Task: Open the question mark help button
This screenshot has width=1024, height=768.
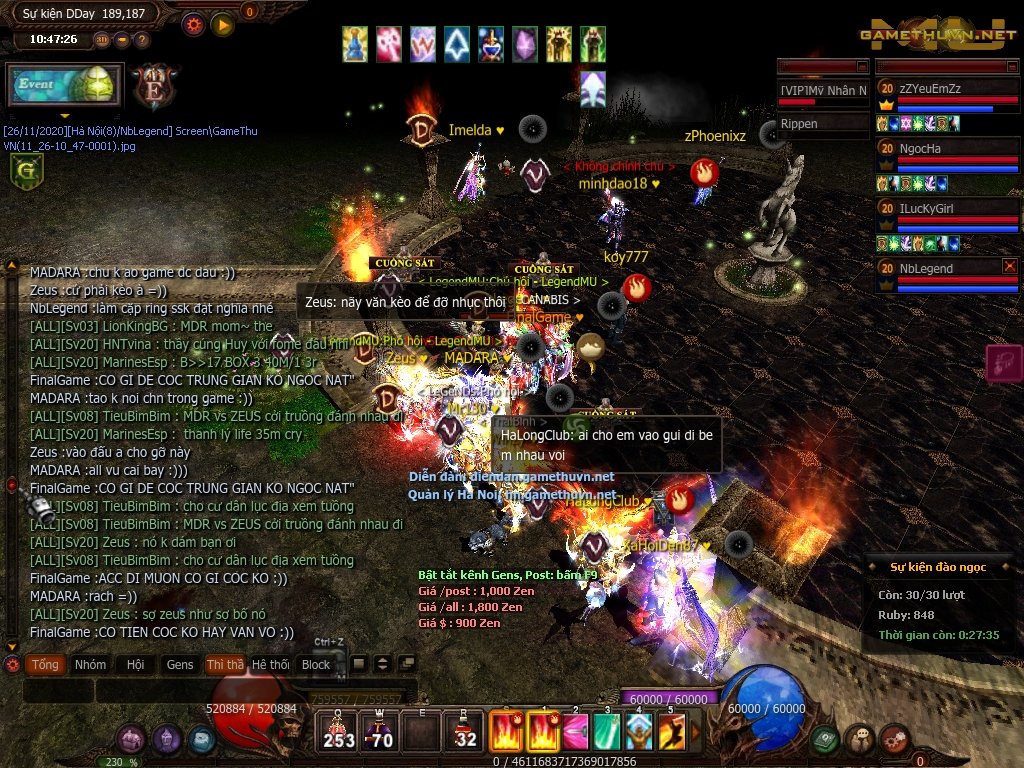Action: pyautogui.click(x=142, y=40)
